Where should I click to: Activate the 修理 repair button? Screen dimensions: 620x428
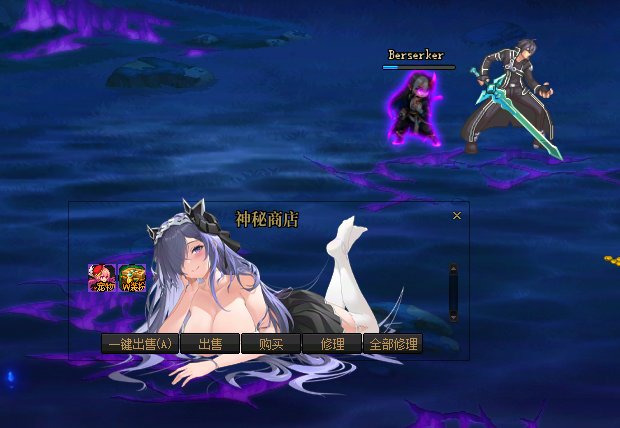(x=332, y=344)
